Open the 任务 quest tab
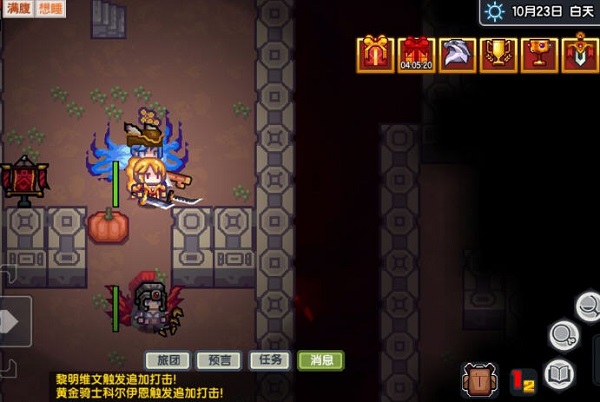 point(269,360)
